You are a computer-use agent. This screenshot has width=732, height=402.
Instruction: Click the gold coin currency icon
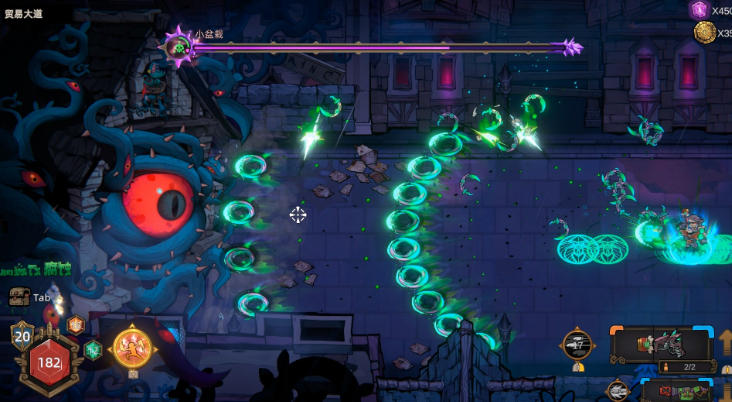point(704,32)
